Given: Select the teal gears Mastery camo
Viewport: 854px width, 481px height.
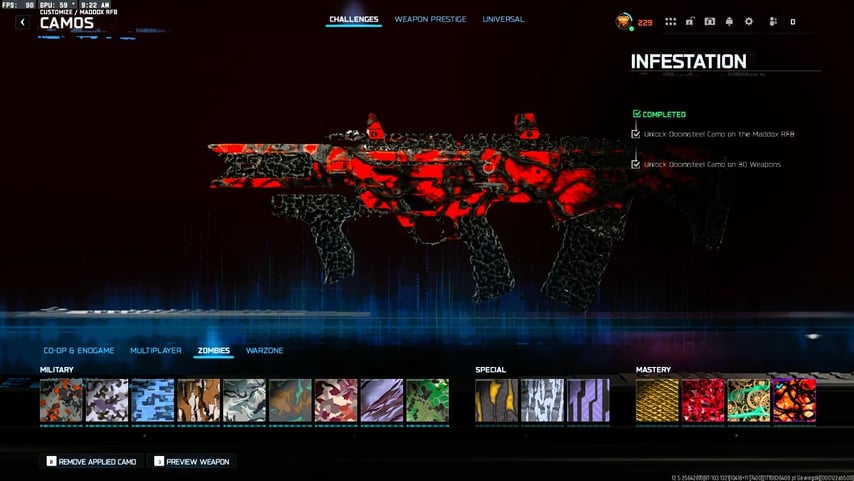Looking at the screenshot, I should (x=749, y=400).
